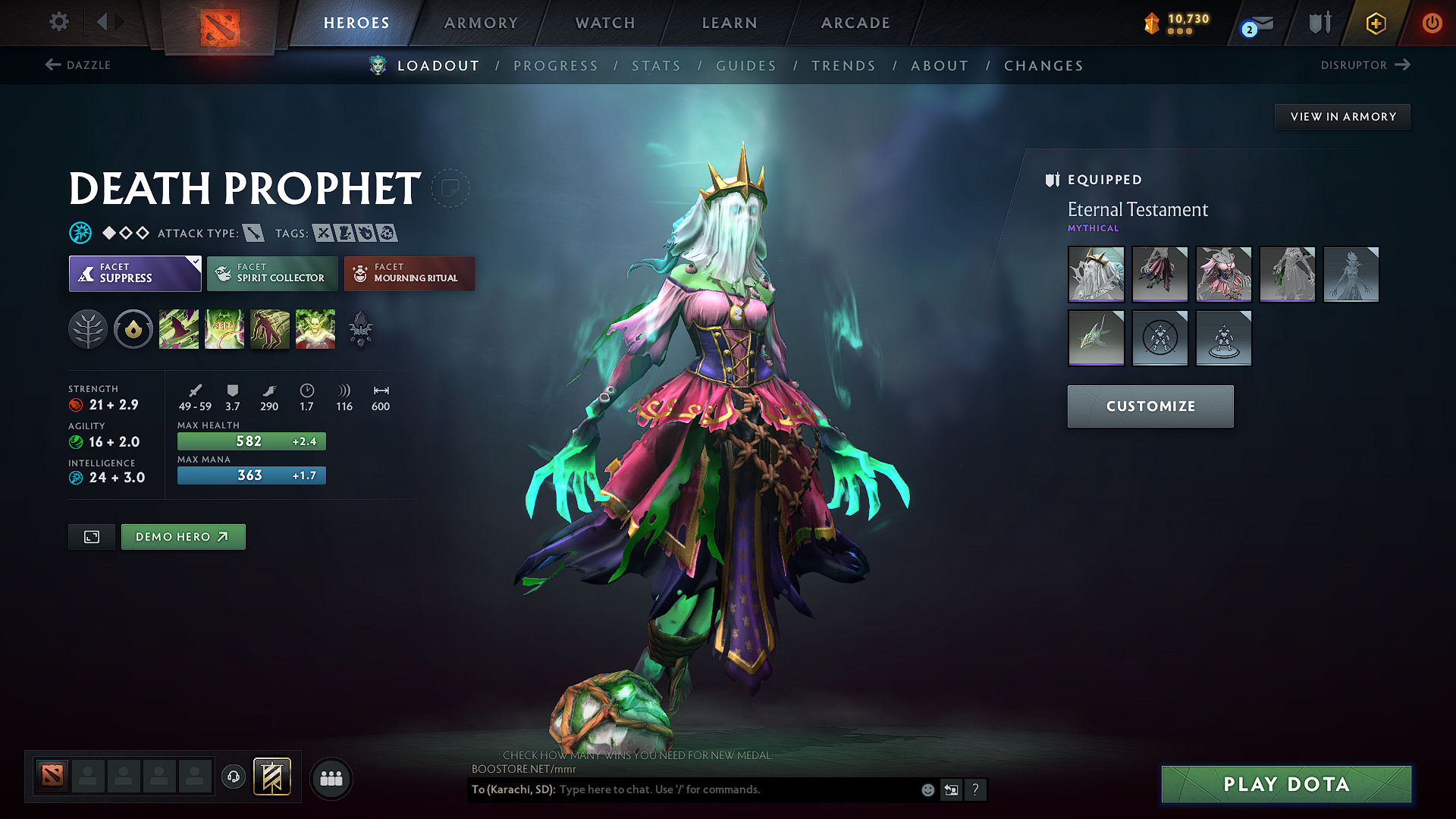Select the Mourning Ritual facet
Viewport: 1456px width, 819px height.
click(x=409, y=274)
